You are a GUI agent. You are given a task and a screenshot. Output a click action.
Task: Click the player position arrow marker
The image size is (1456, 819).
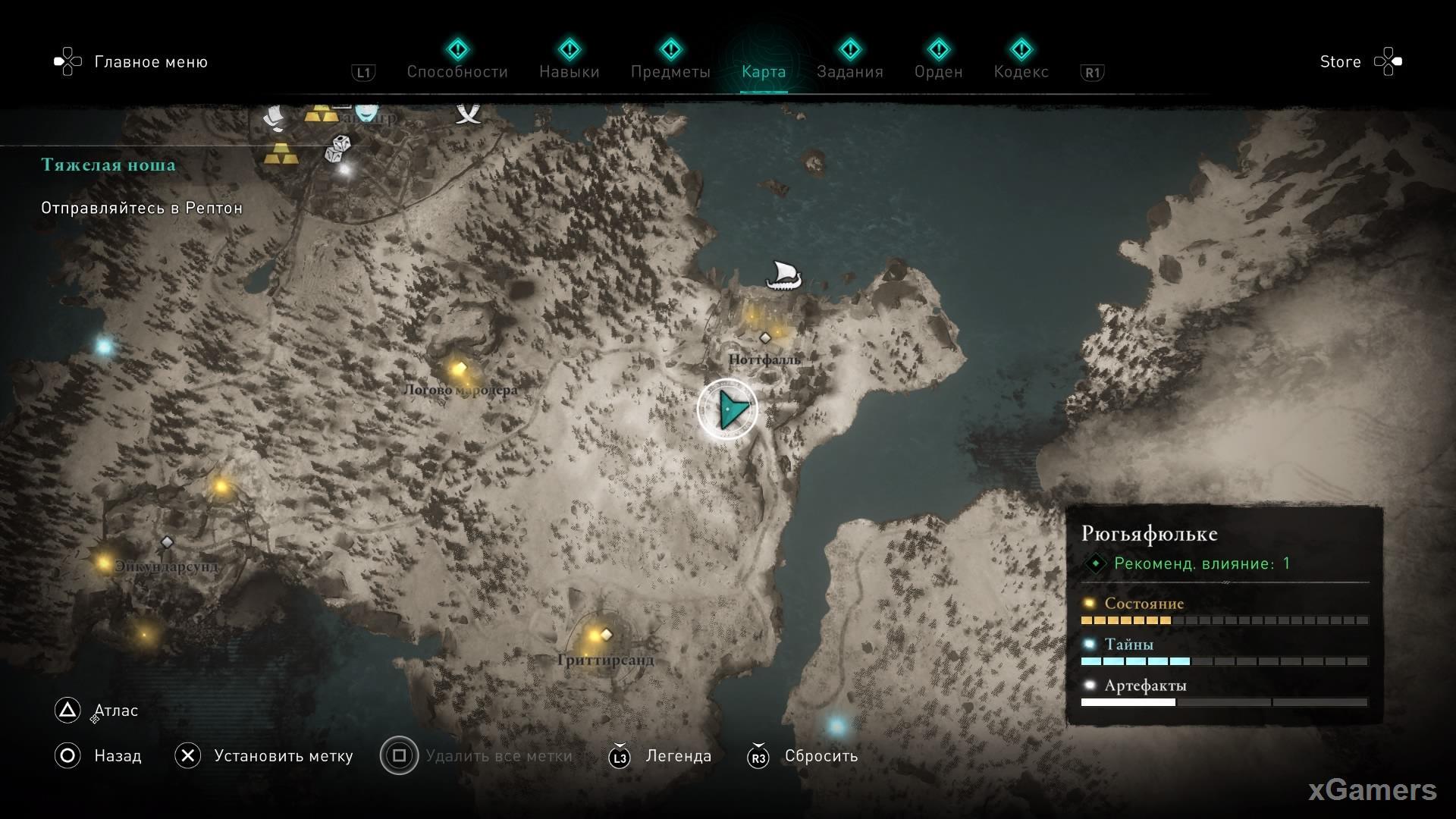coord(728,409)
